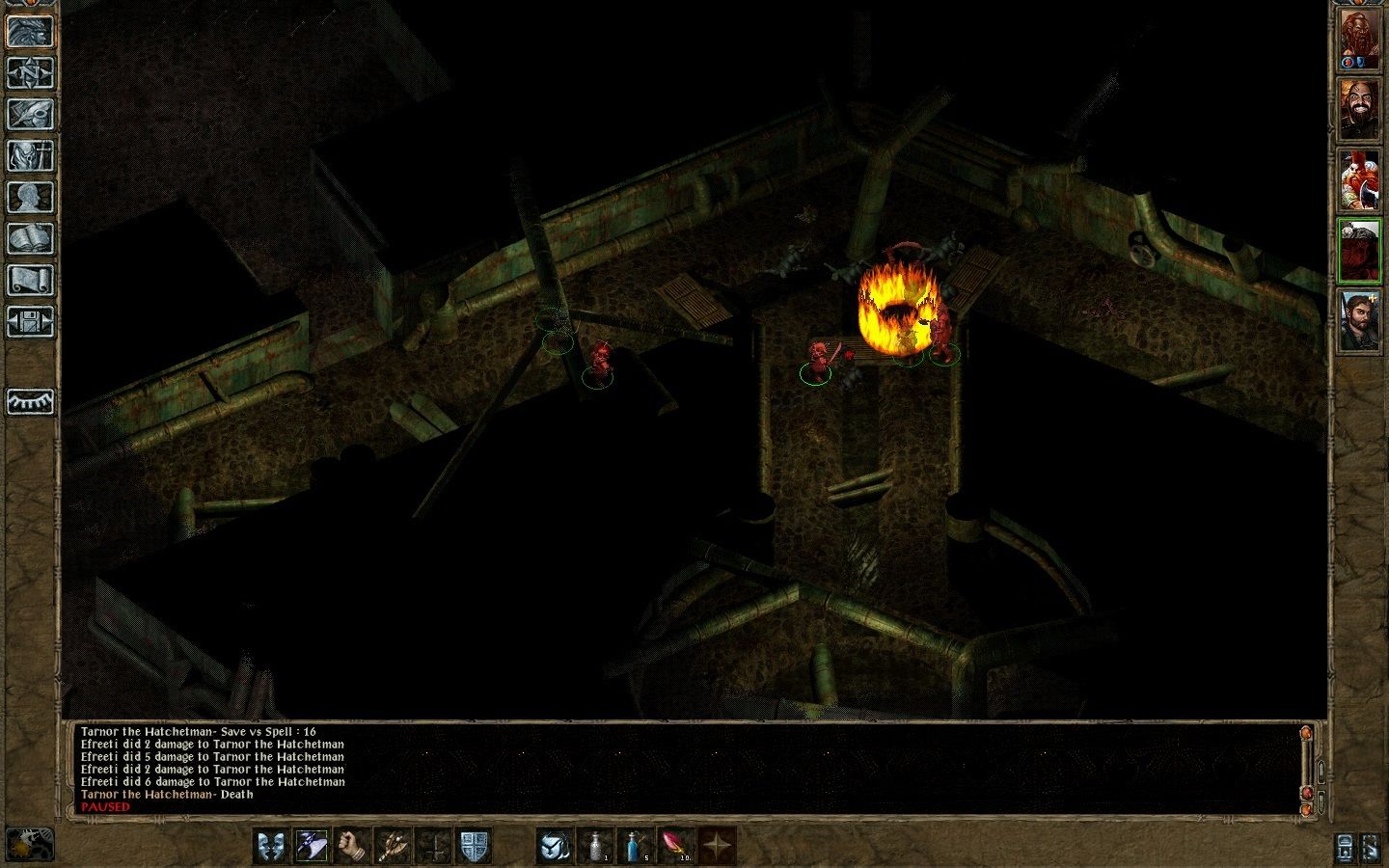
Task: Toggle the party AI eye button
Action: [30, 401]
